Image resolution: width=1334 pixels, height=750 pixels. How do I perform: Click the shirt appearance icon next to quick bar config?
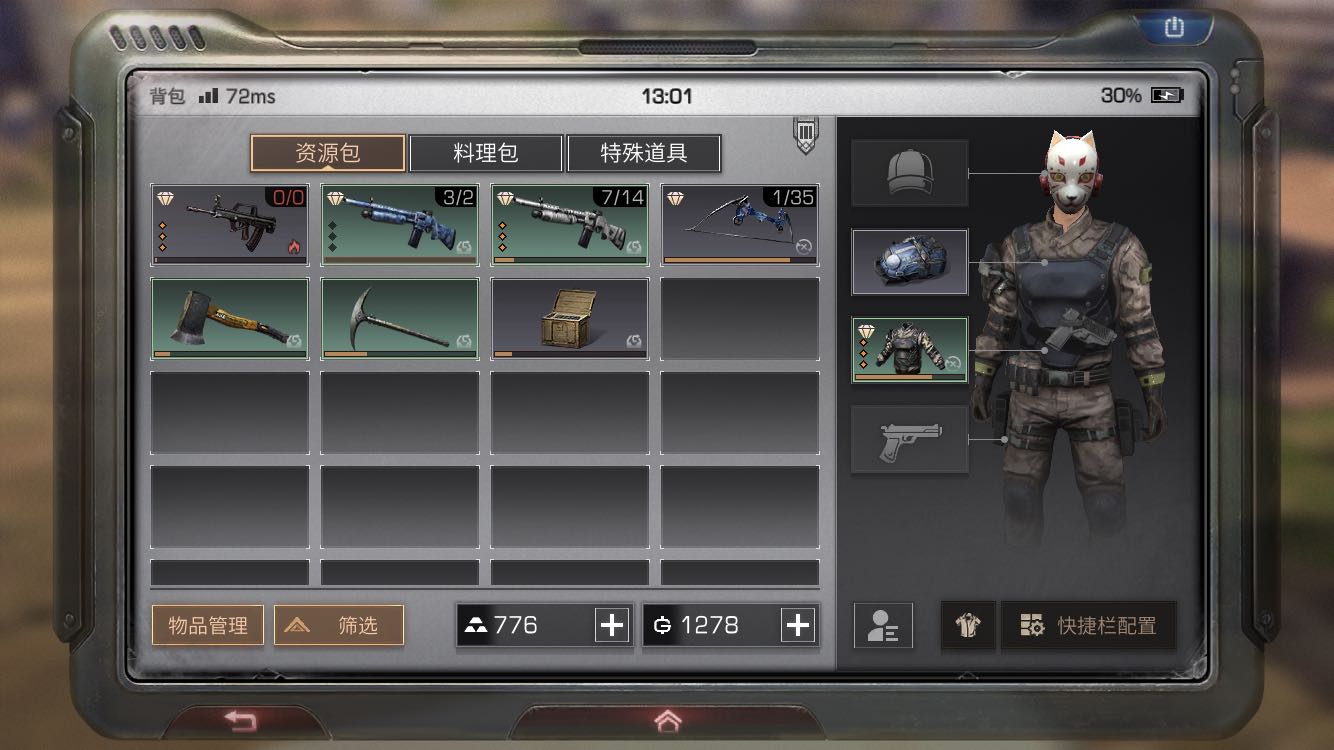click(967, 625)
